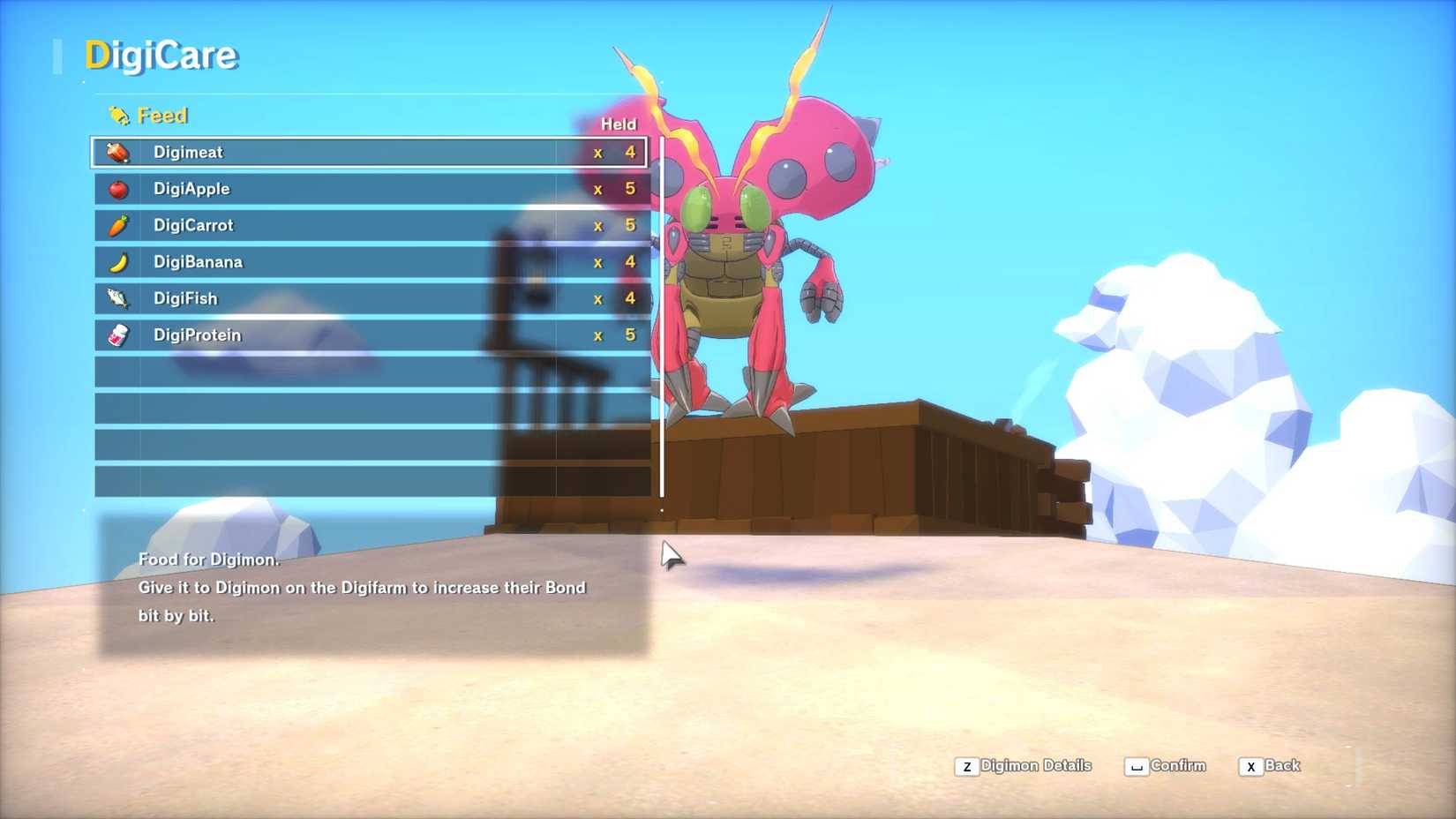Pick the DigiCarrot carrot icon
Screen dimensions: 1456x819
[118, 225]
